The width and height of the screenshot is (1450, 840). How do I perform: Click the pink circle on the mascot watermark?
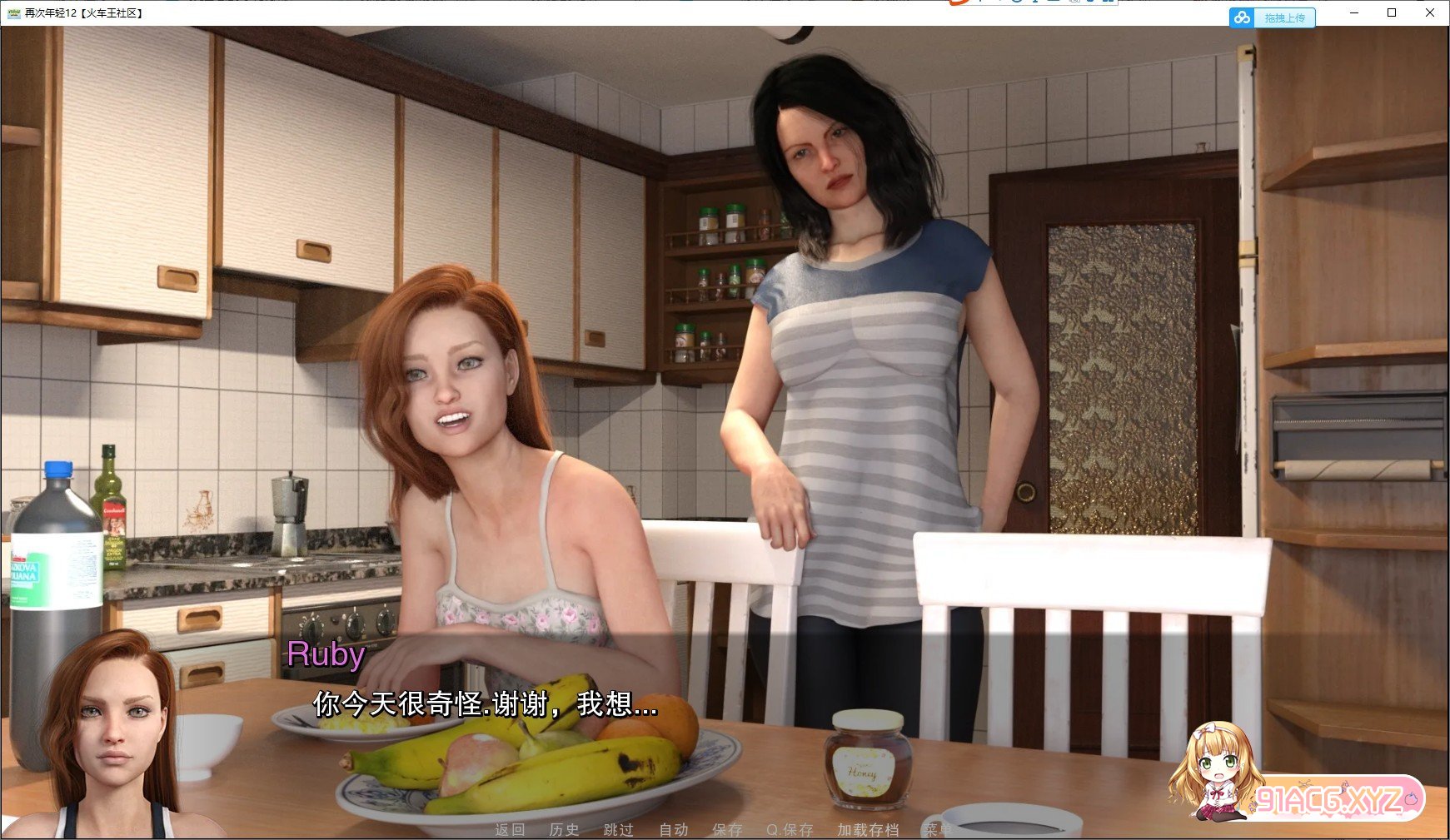(x=1411, y=798)
